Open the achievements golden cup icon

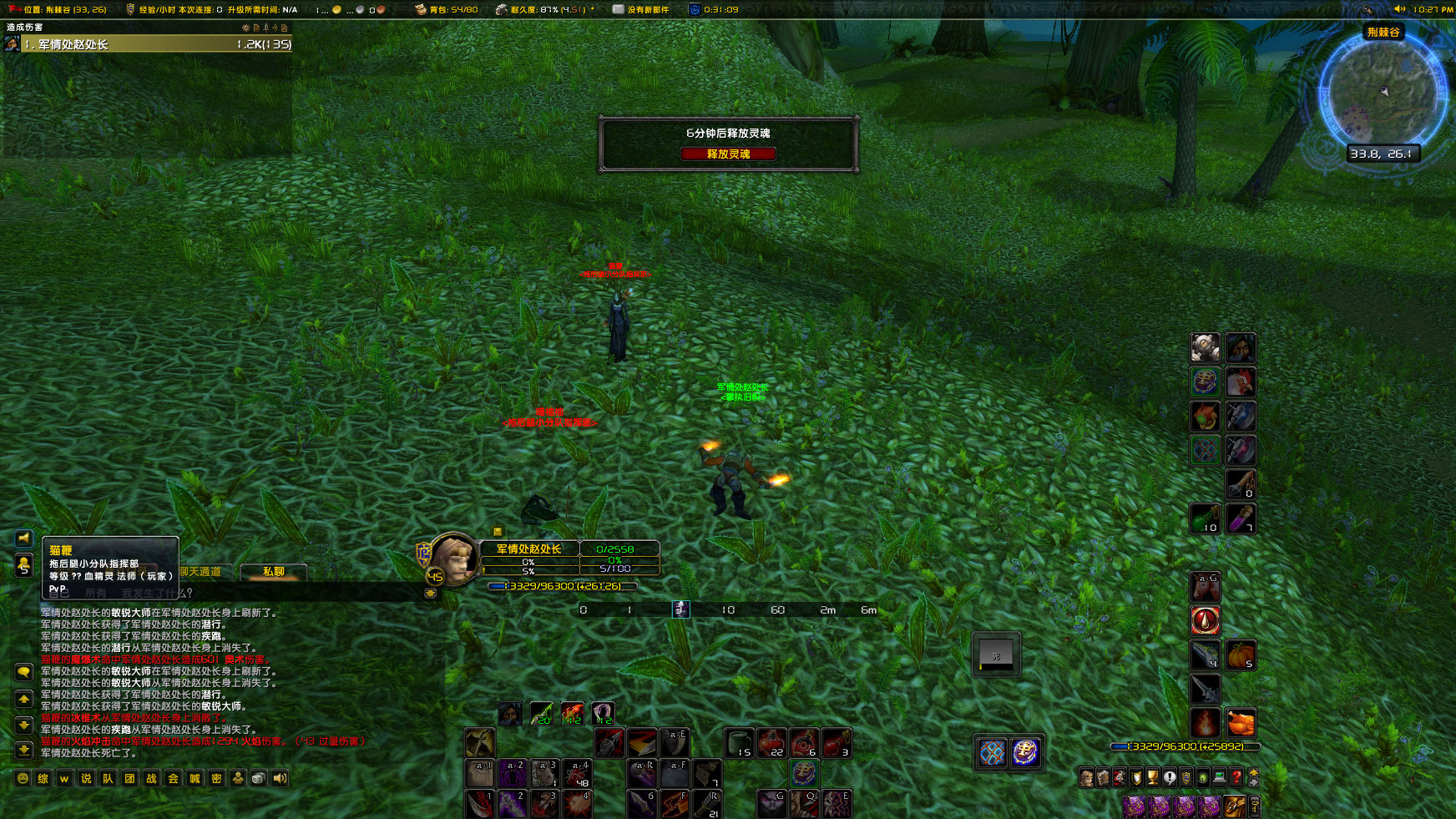1154,778
